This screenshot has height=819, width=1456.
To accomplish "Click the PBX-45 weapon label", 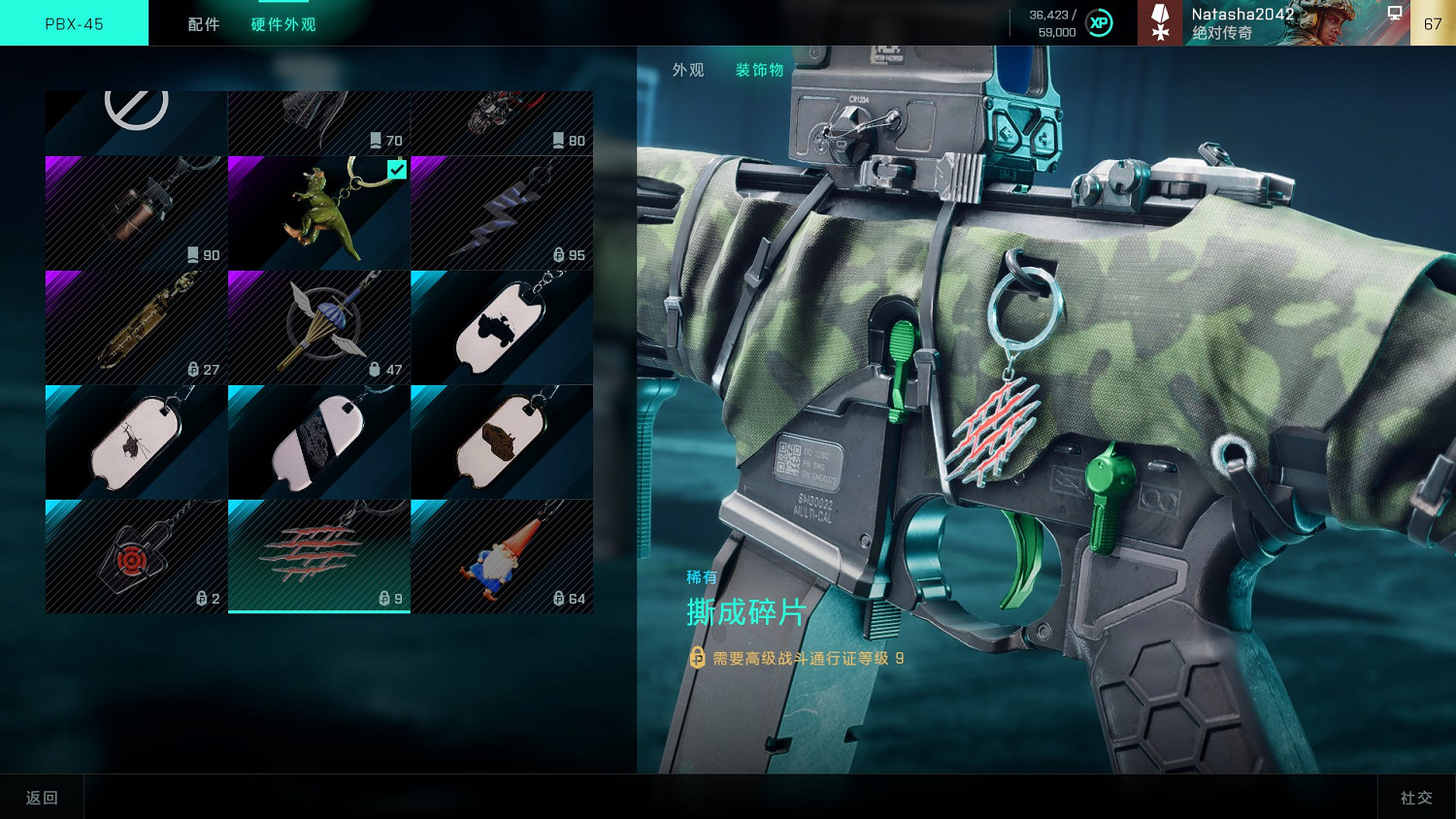I will [x=74, y=23].
